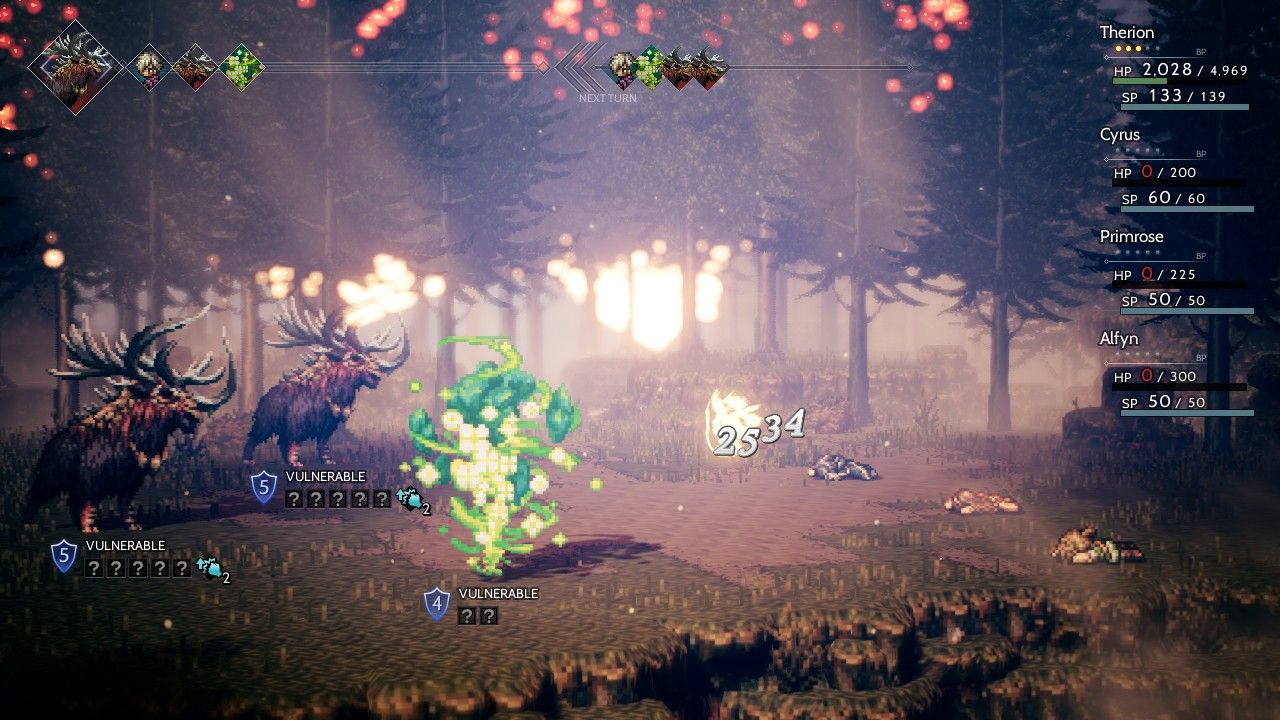Click the blue shield showing 4
The height and width of the screenshot is (720, 1280).
(x=437, y=603)
